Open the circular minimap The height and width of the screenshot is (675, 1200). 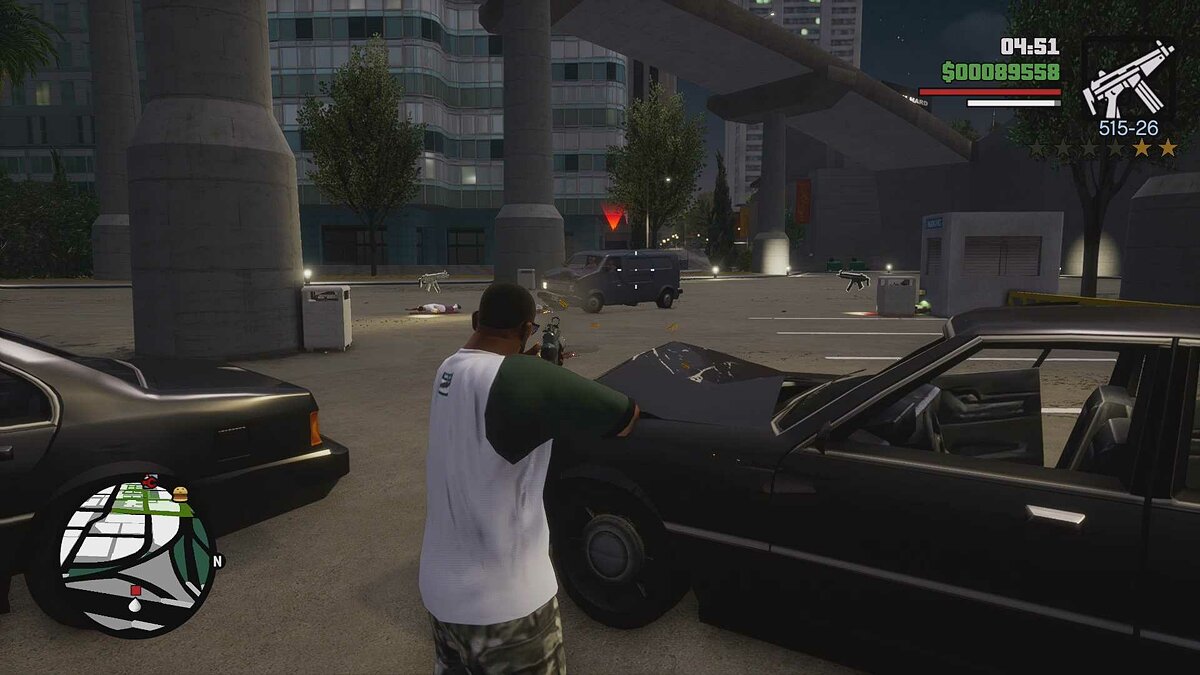click(135, 556)
